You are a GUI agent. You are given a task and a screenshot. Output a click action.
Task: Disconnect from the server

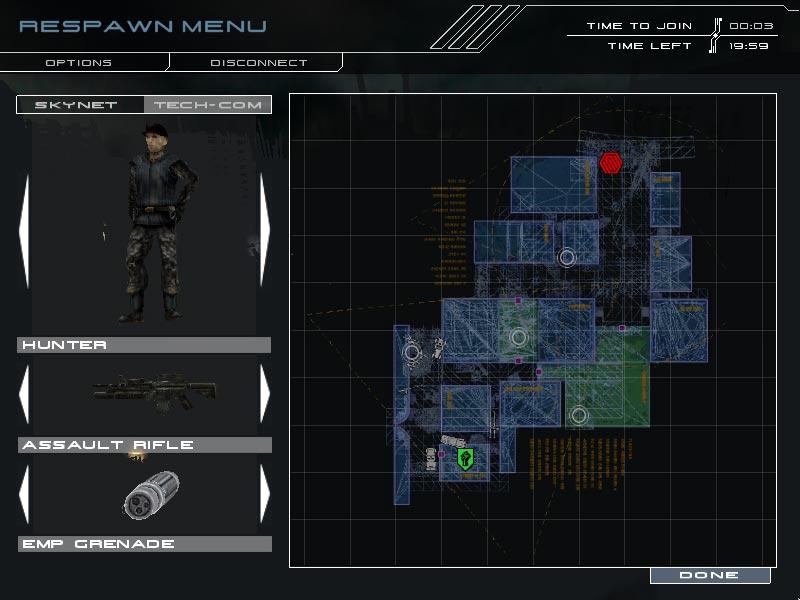coord(258,63)
